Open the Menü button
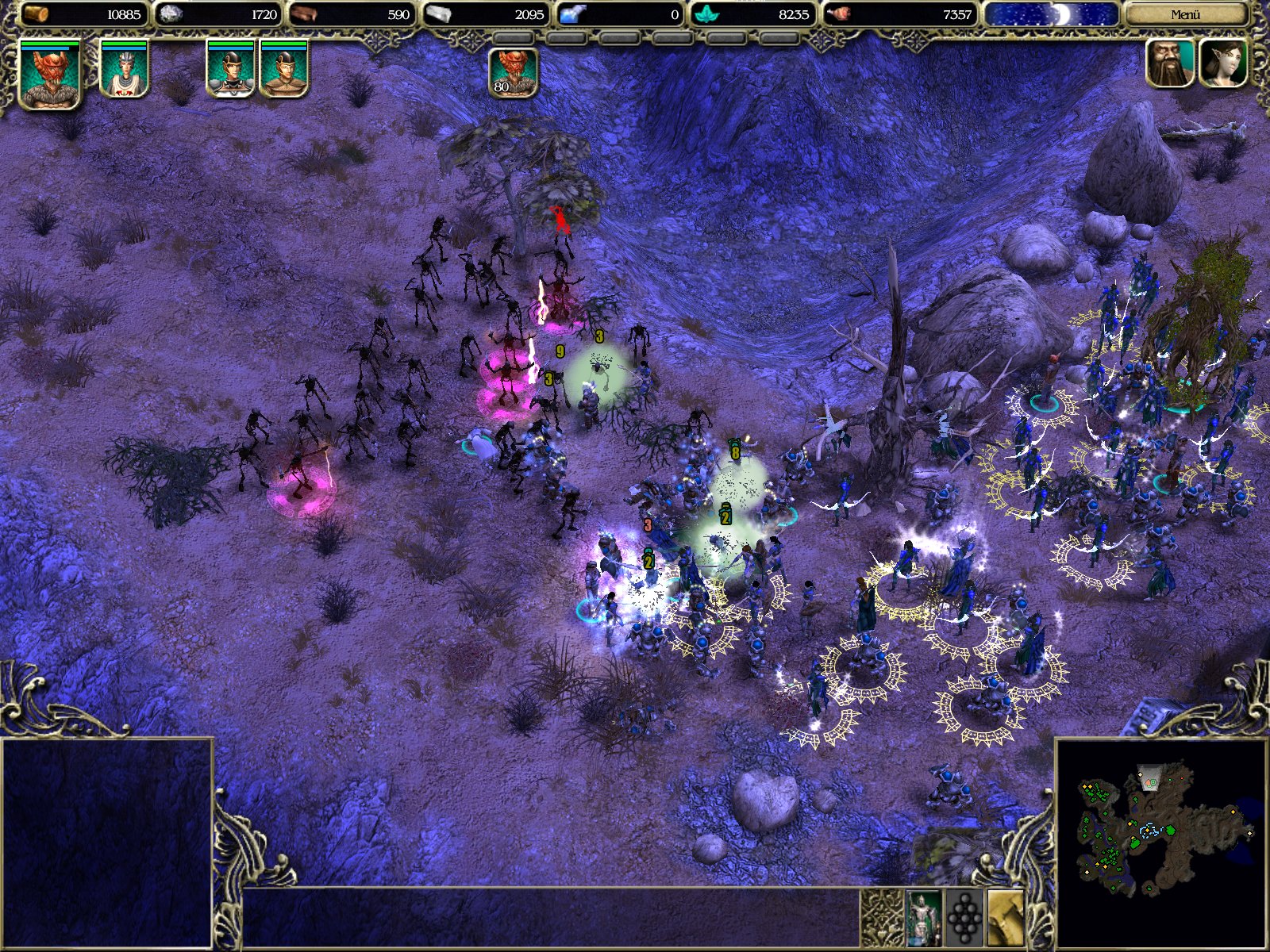1270x952 pixels. coord(1185,14)
